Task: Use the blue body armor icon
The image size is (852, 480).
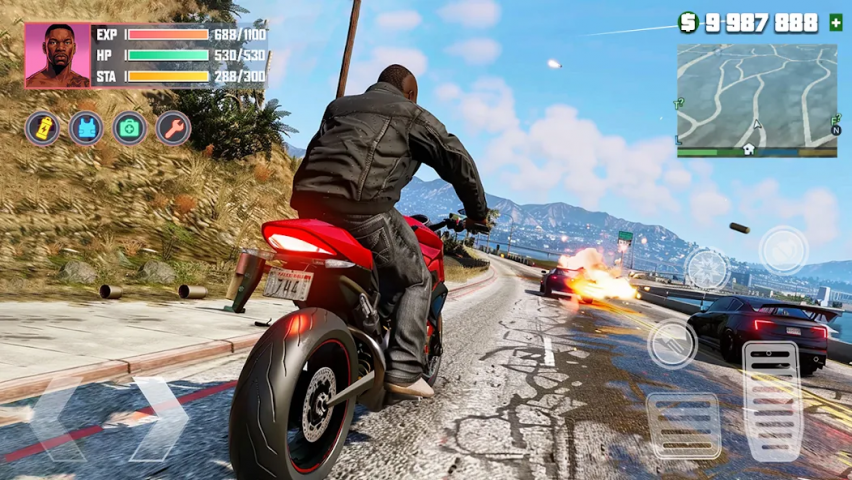Action: pyautogui.click(x=86, y=128)
